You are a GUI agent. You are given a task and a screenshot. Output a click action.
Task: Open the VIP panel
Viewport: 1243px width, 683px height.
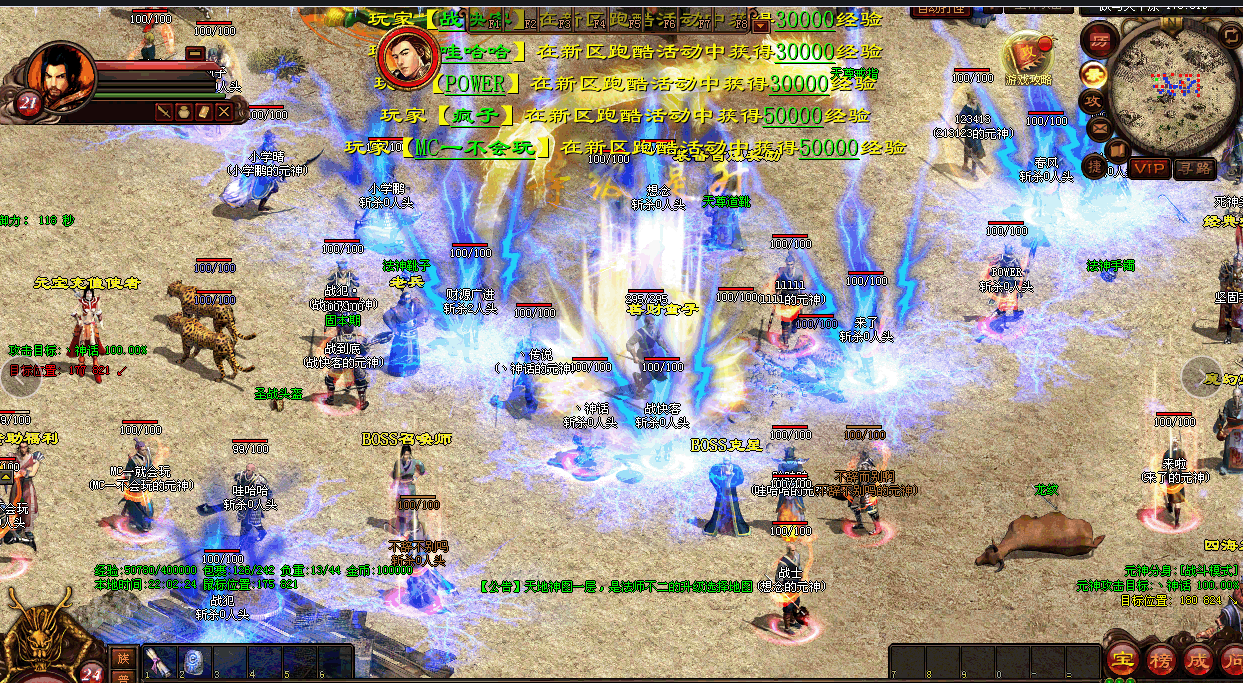point(1149,169)
